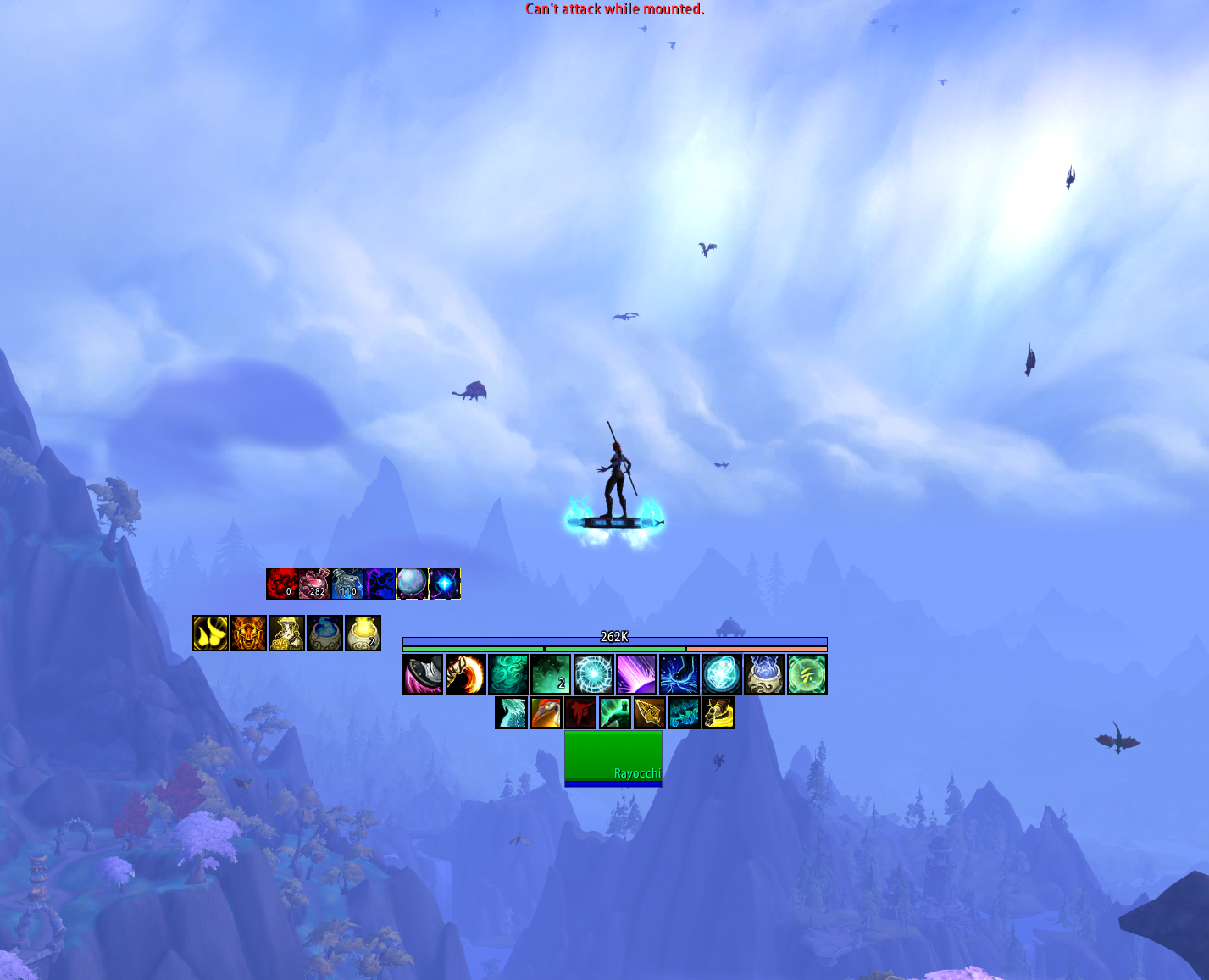This screenshot has height=980, width=1209.
Task: Use the crystal ball item
Action: pos(412,584)
